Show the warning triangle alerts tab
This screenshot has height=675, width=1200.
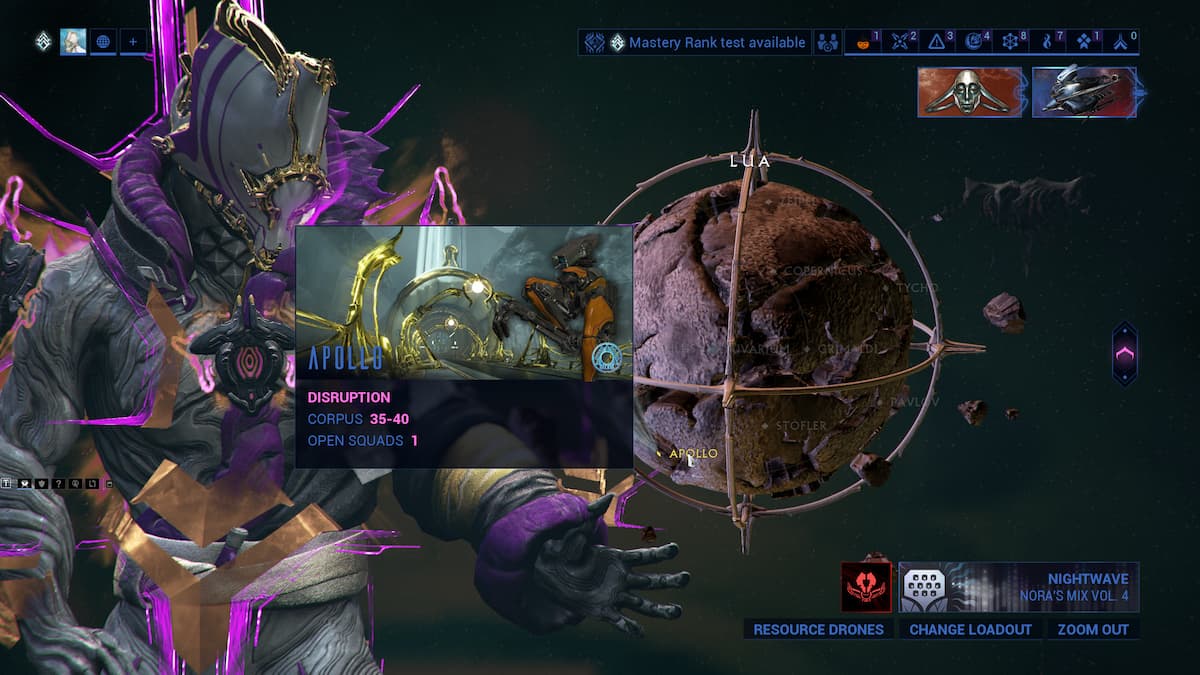pyautogui.click(x=939, y=42)
